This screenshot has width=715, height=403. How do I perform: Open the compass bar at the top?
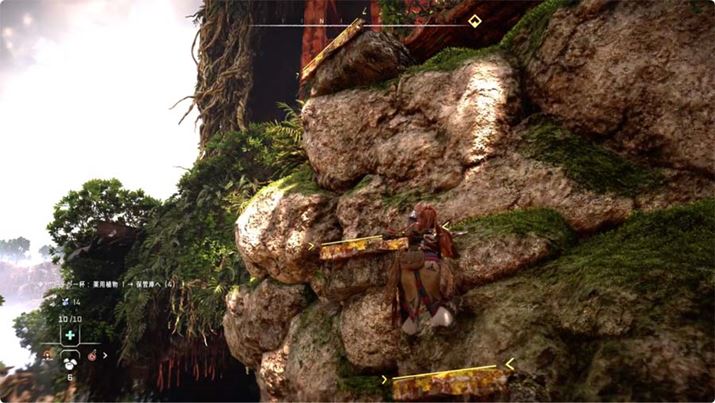(x=360, y=21)
